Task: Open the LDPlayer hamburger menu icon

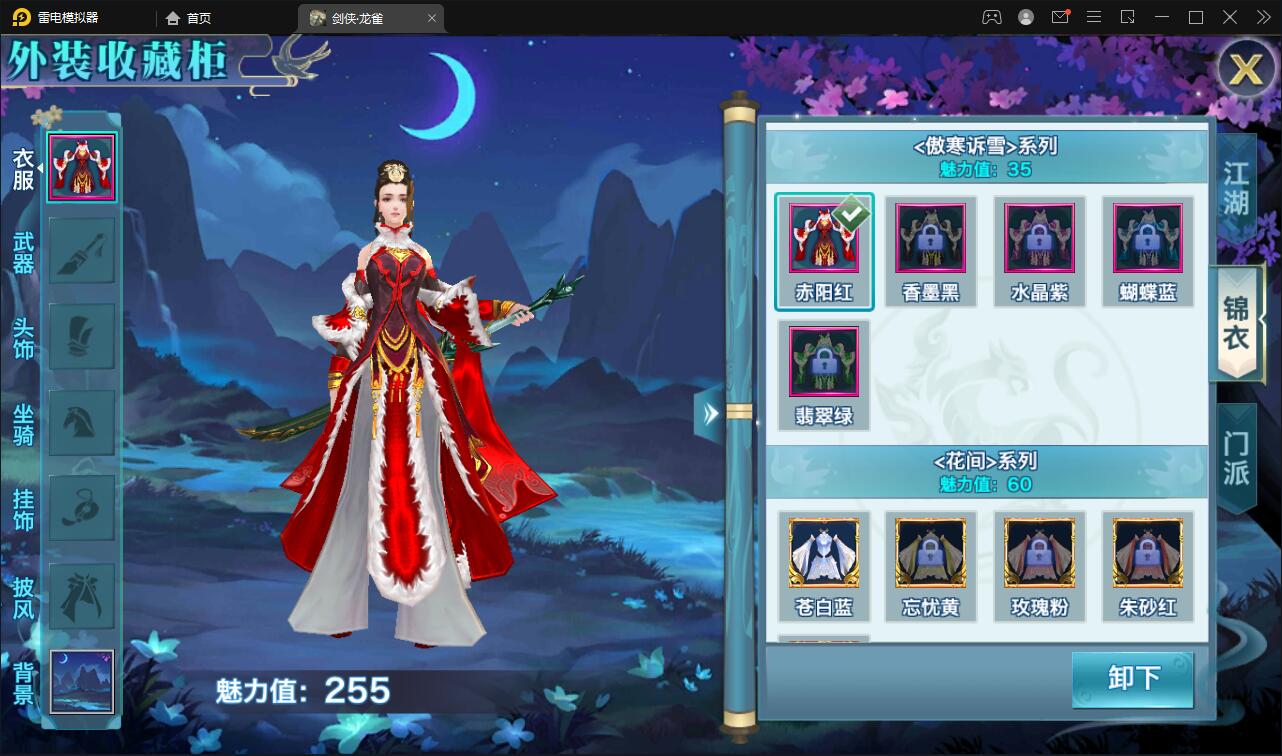Action: point(1094,17)
